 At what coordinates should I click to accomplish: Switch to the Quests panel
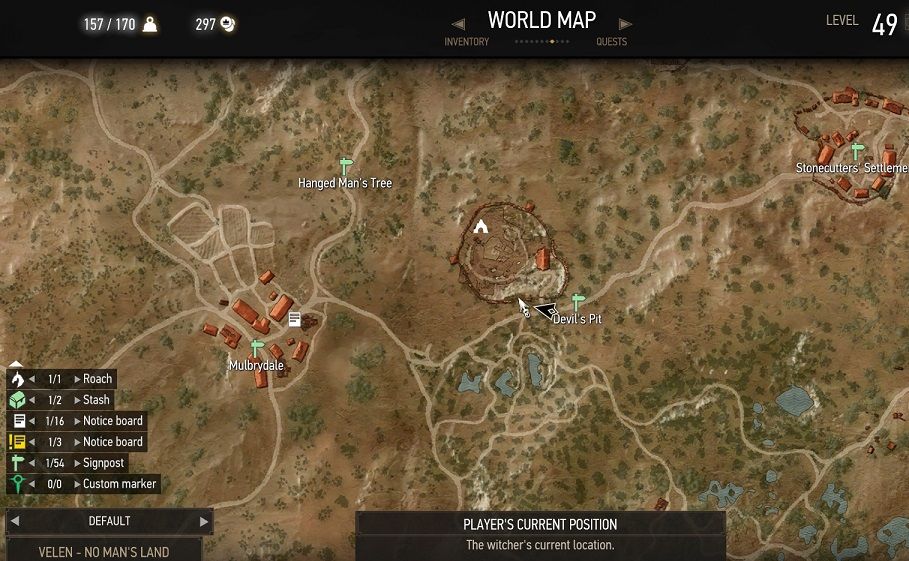611,41
